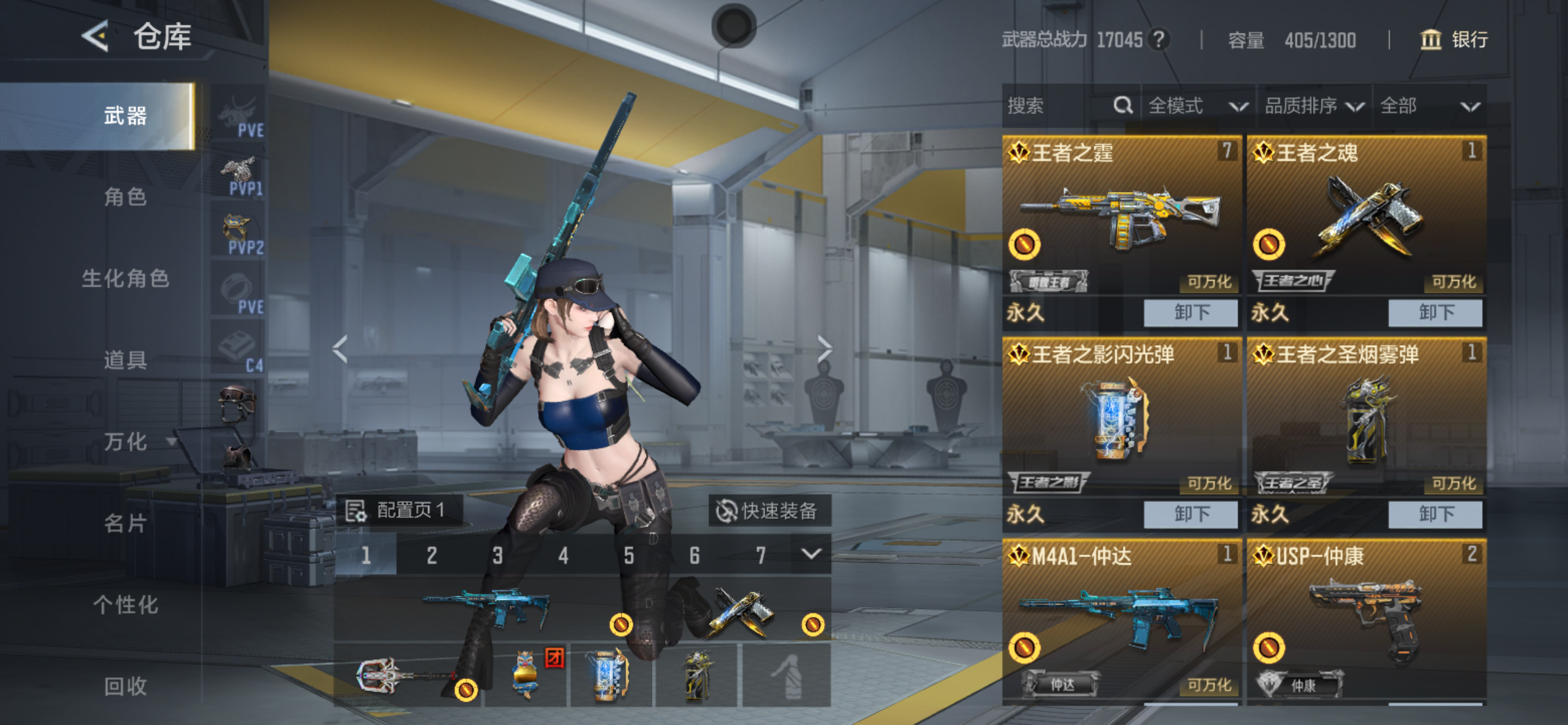Select the 道具 category
Viewport: 1568px width, 725px height.
pyautogui.click(x=125, y=360)
